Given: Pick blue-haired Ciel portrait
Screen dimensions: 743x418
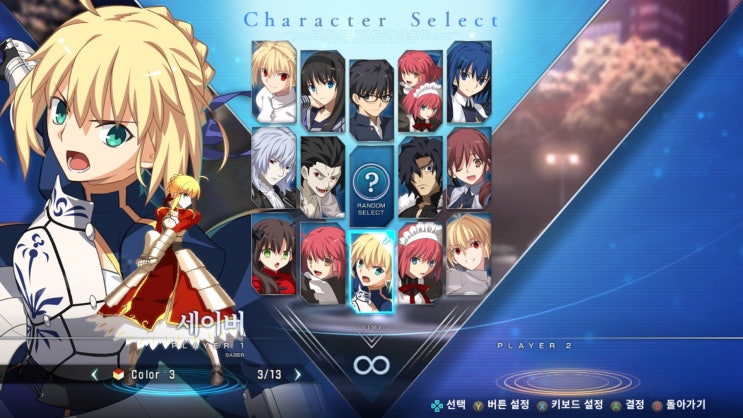Looking at the screenshot, I should point(468,82).
